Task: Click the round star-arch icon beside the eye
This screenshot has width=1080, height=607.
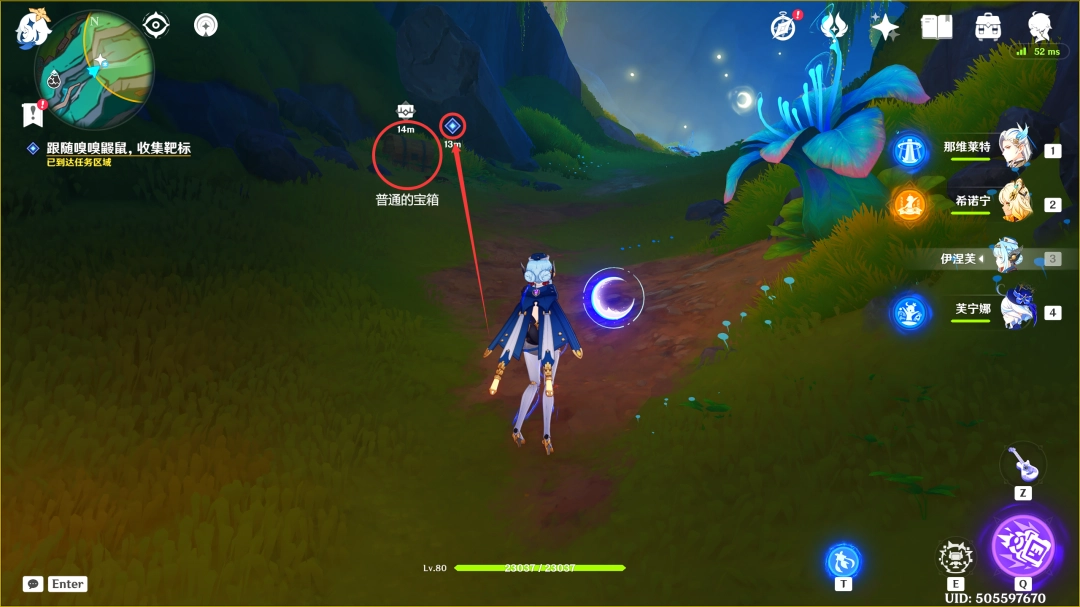Action: coord(206,25)
